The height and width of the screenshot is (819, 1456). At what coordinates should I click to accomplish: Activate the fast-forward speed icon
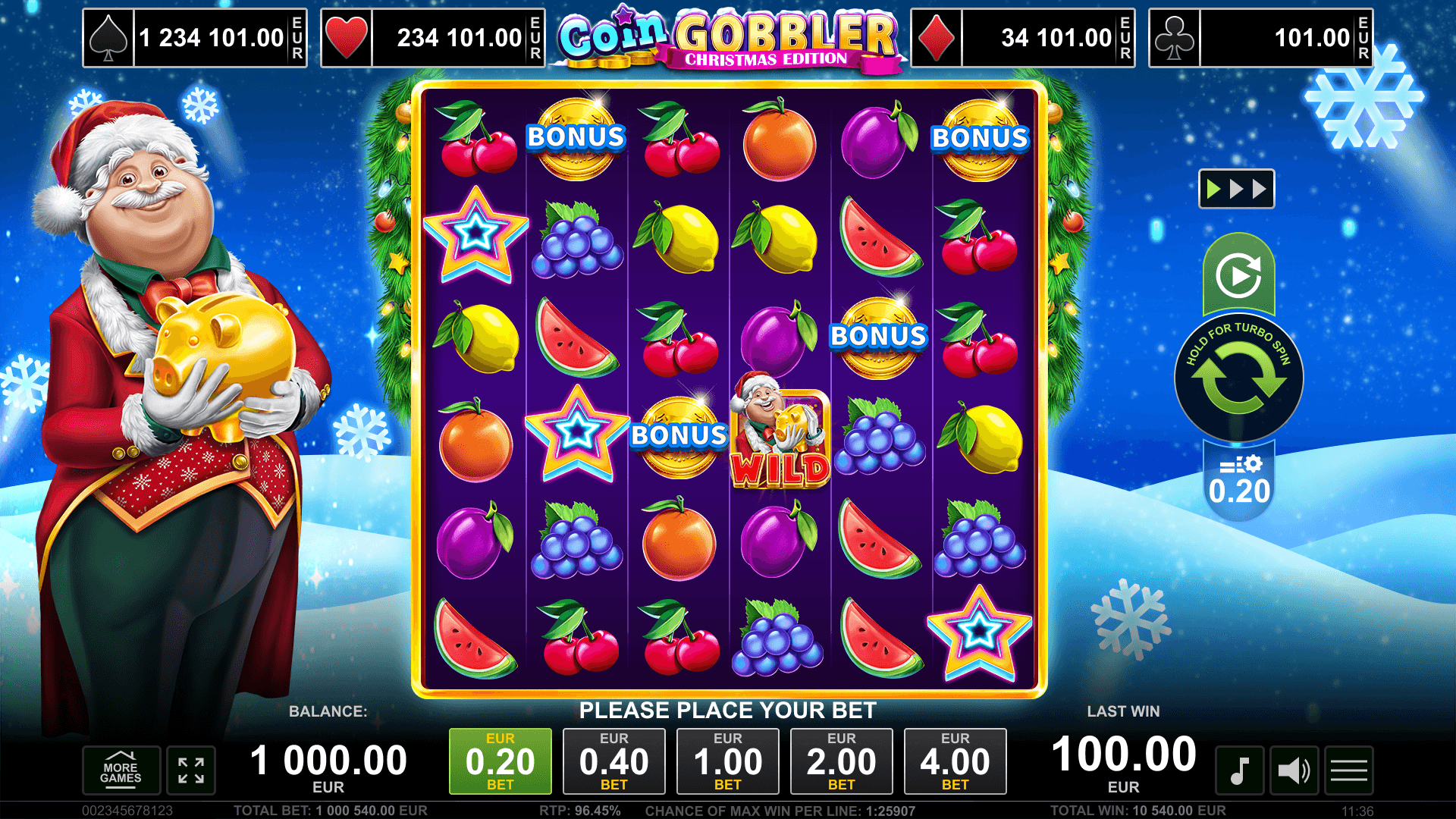click(1236, 188)
